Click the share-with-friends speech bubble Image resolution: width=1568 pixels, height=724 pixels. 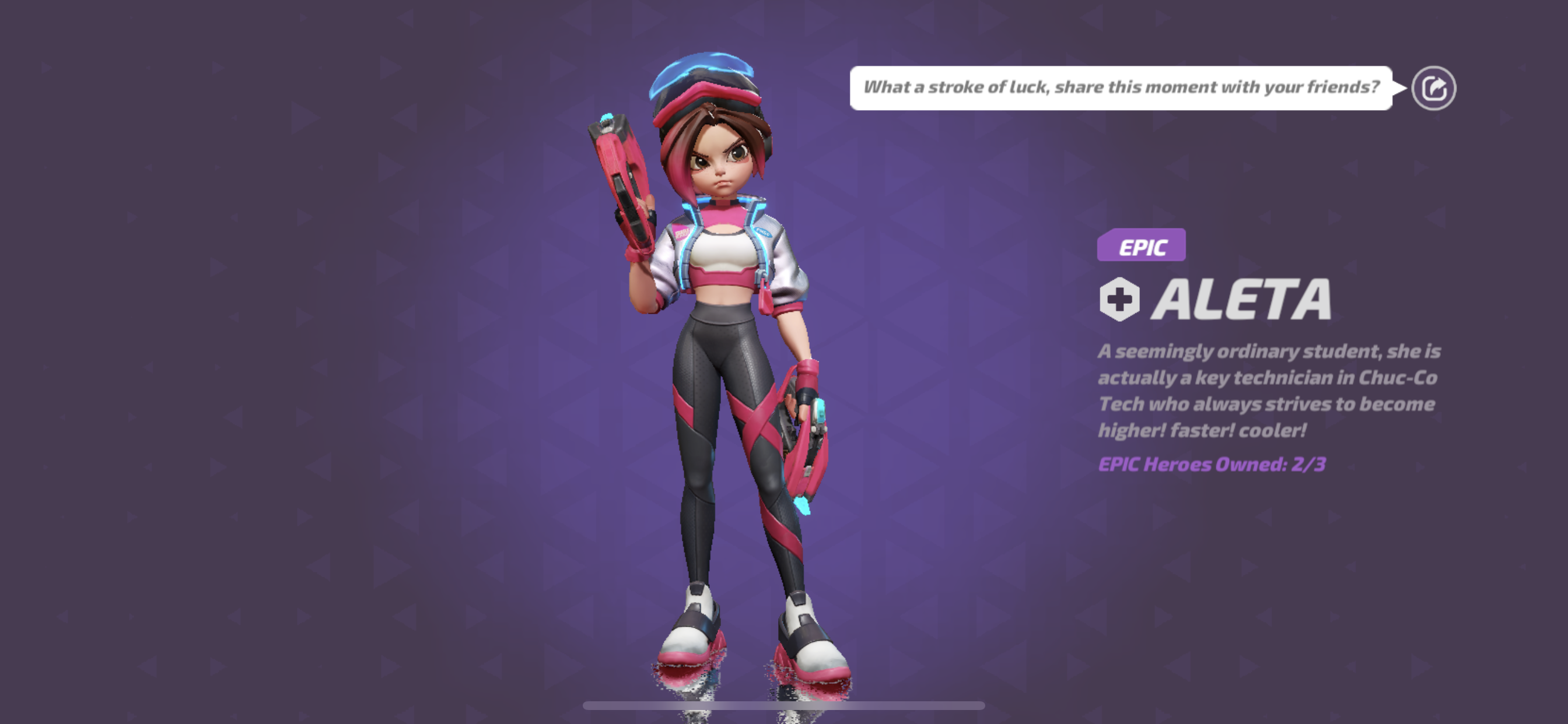pos(1121,87)
